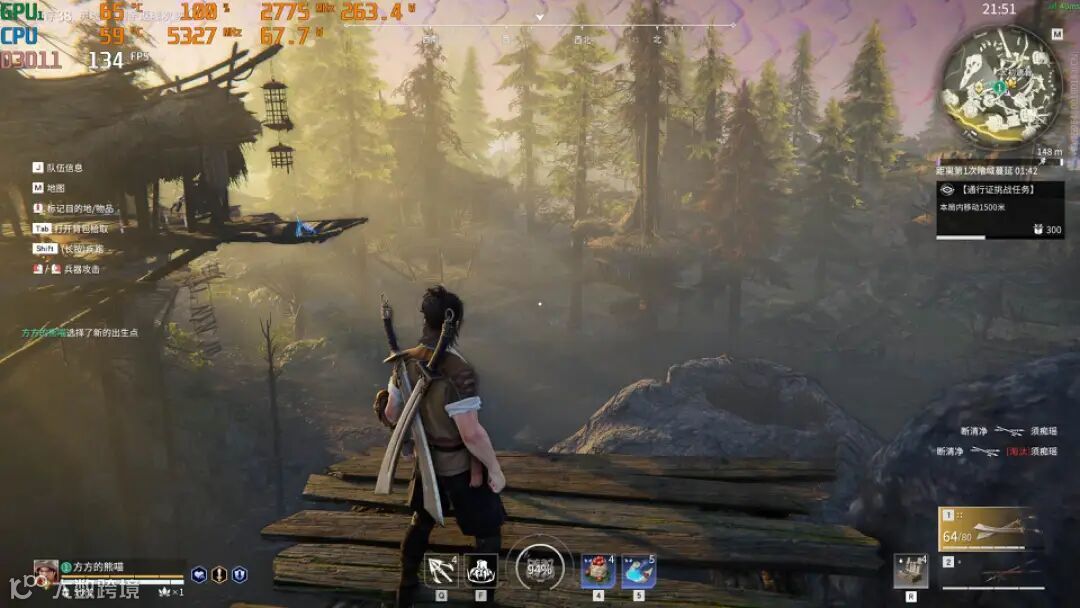
Task: Select the blue shield buff icon
Action: (x=239, y=575)
